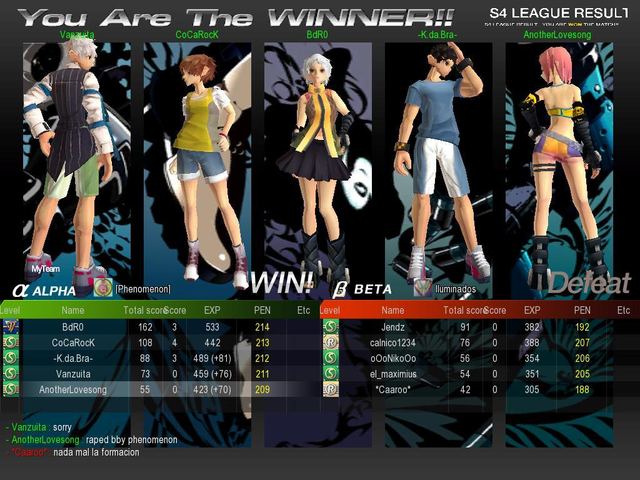Click the -K.da.Bra- scoreboard row
Screen dimensions: 640x480
coord(160,358)
